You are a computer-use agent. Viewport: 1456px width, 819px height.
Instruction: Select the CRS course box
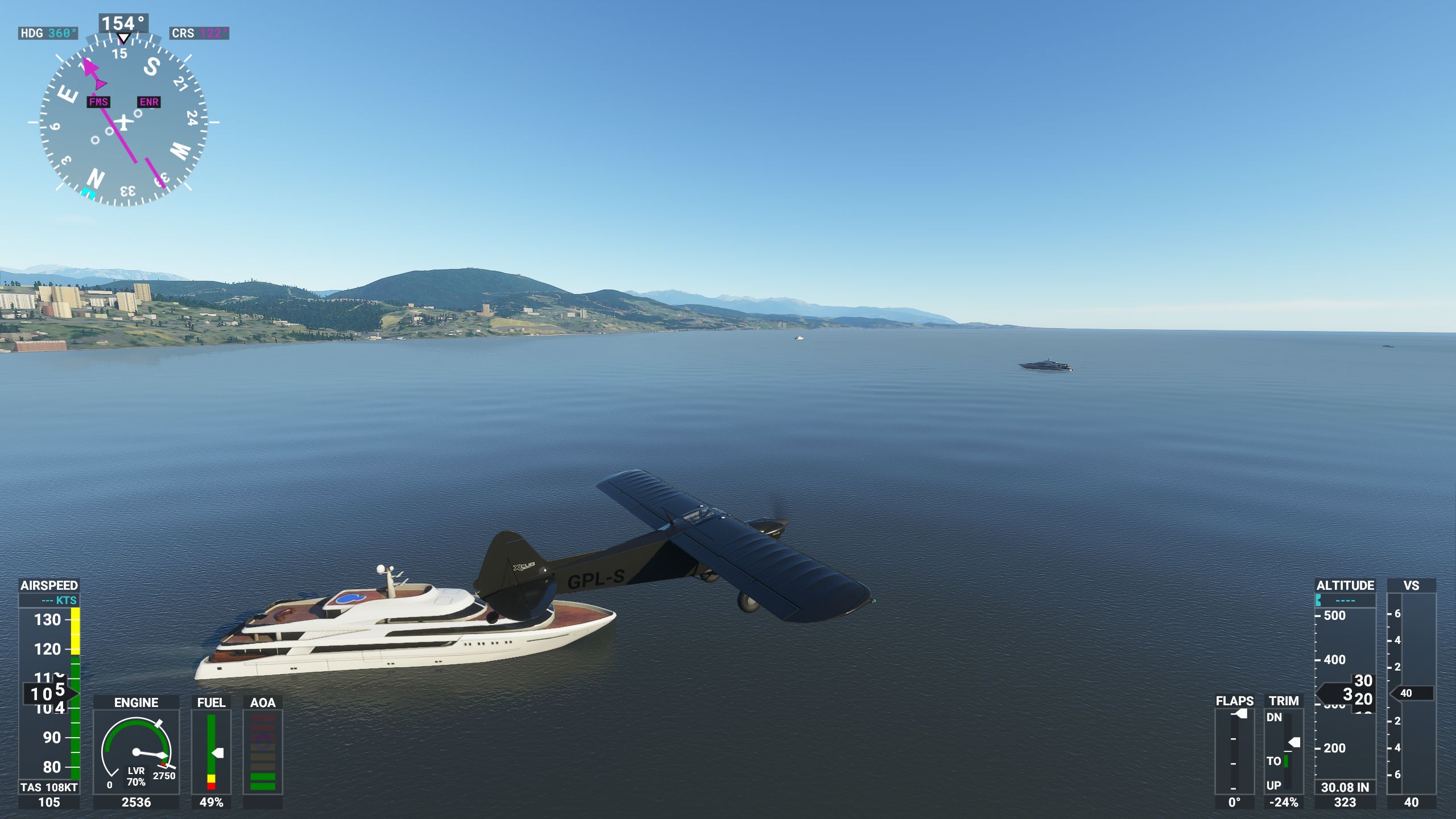click(x=199, y=33)
